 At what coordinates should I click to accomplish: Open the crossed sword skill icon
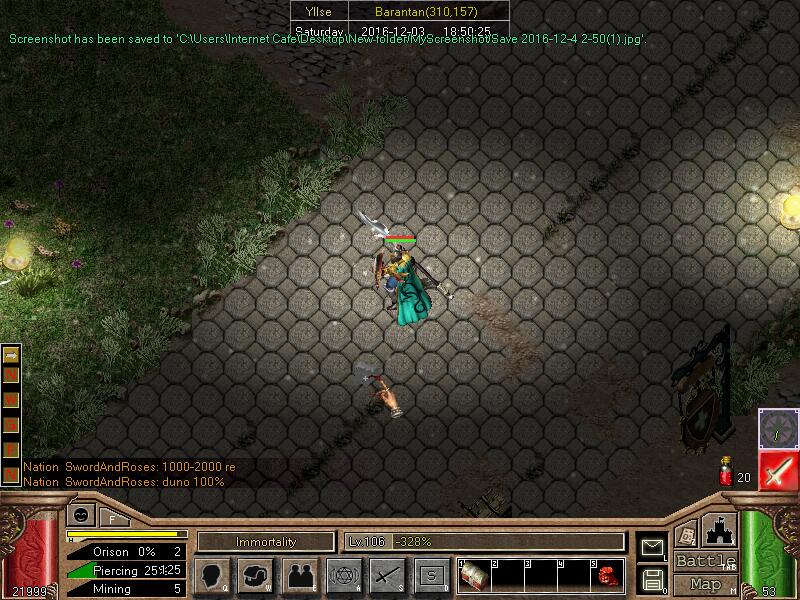tap(388, 575)
